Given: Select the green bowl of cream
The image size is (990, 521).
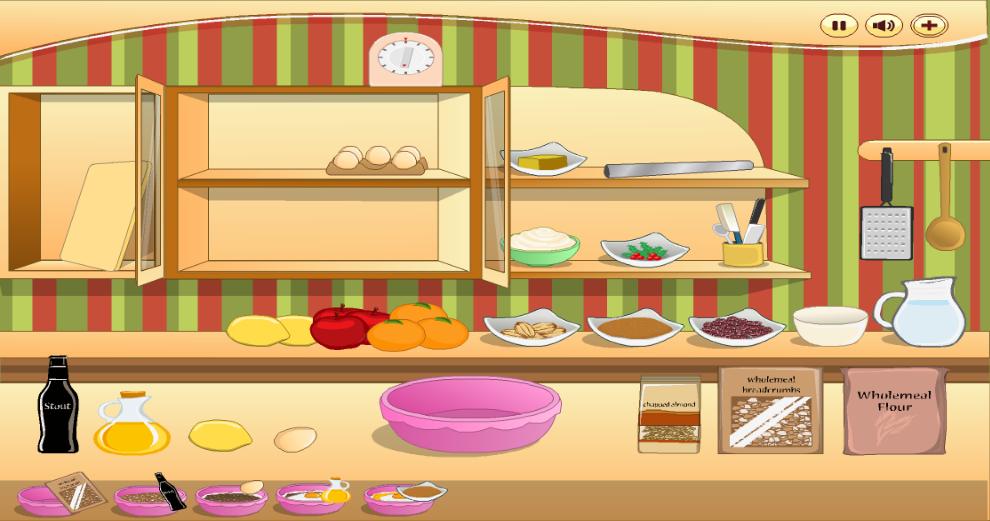Looking at the screenshot, I should [x=544, y=245].
